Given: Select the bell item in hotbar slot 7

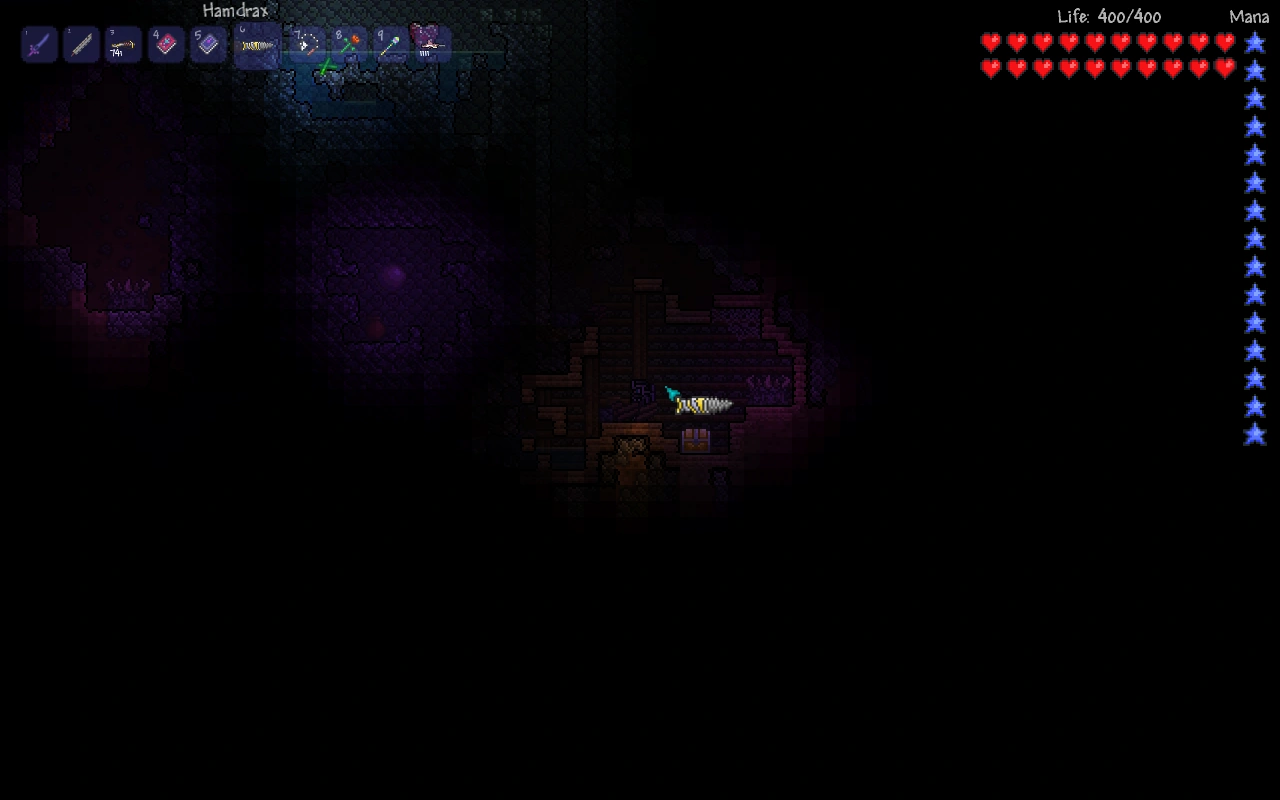Looking at the screenshot, I should (307, 44).
